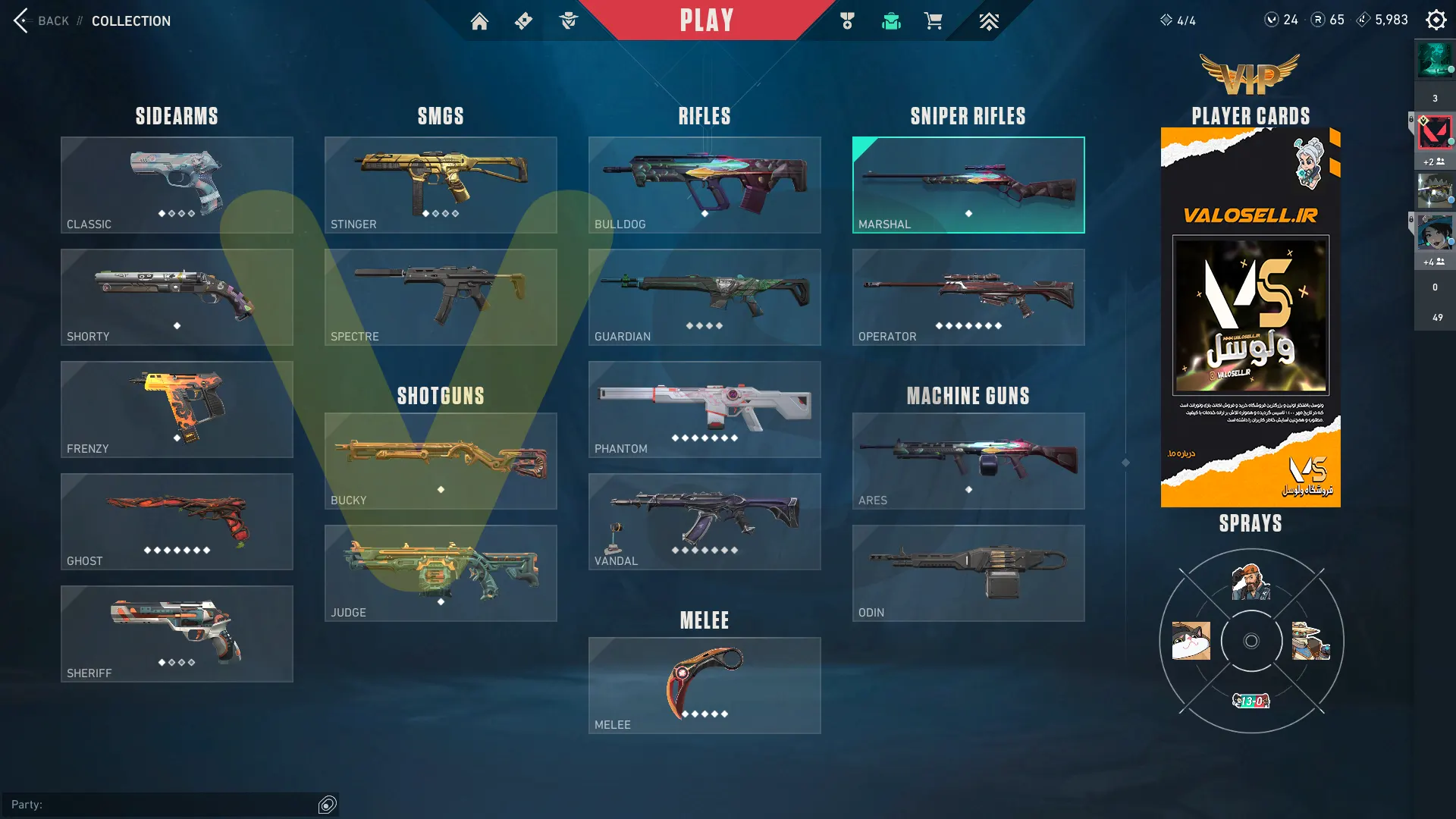Select the Classic sidearm slot
Viewport: 1456px width, 819px height.
[x=177, y=185]
